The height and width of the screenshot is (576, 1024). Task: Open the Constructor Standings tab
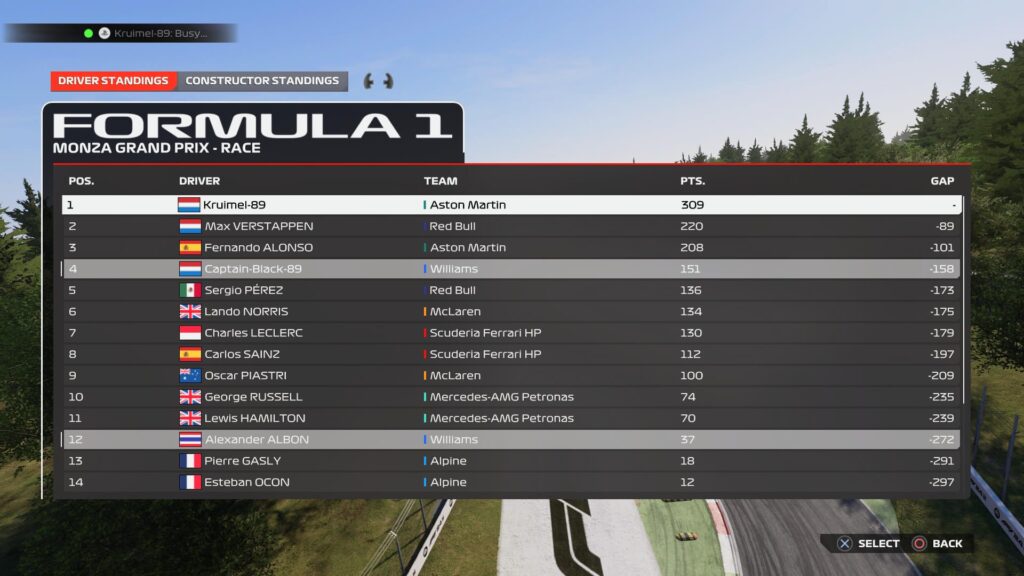point(262,81)
